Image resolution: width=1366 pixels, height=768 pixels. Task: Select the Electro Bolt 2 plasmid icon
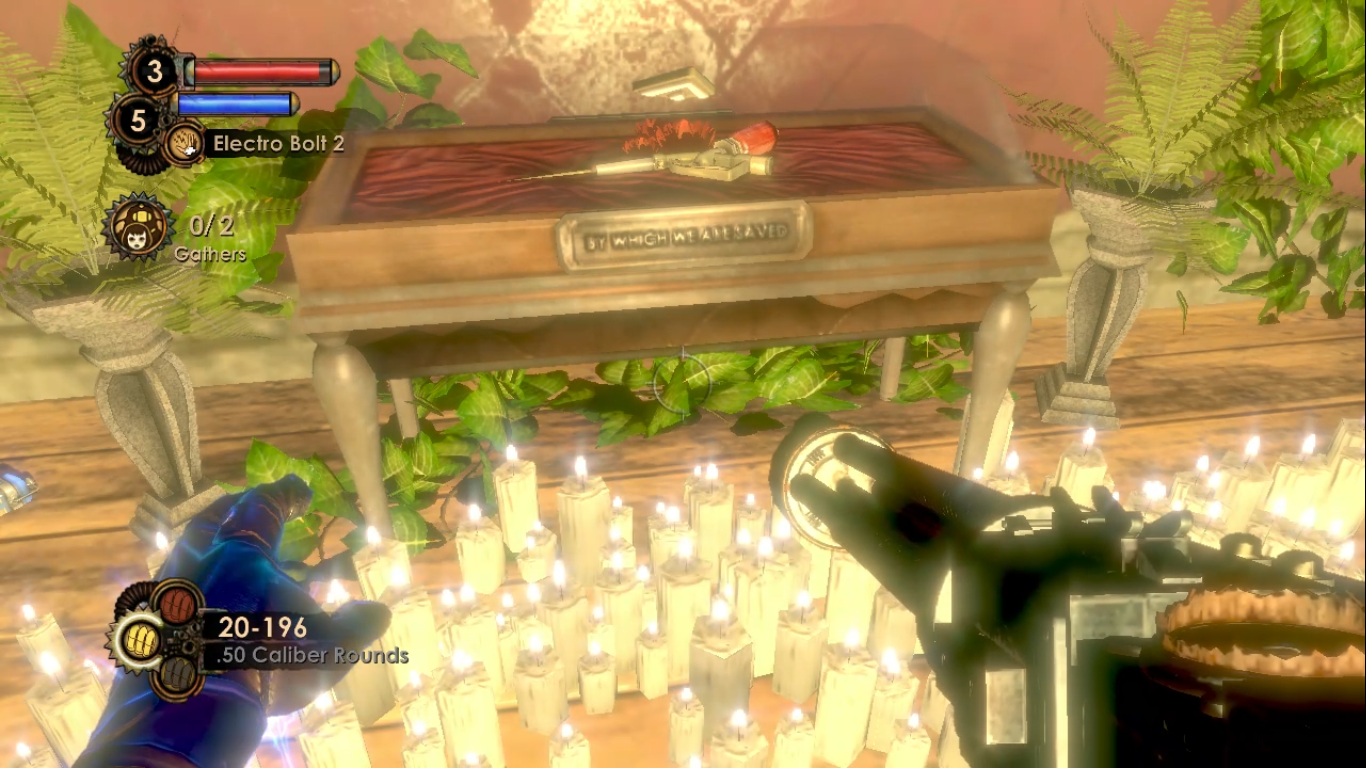[184, 144]
